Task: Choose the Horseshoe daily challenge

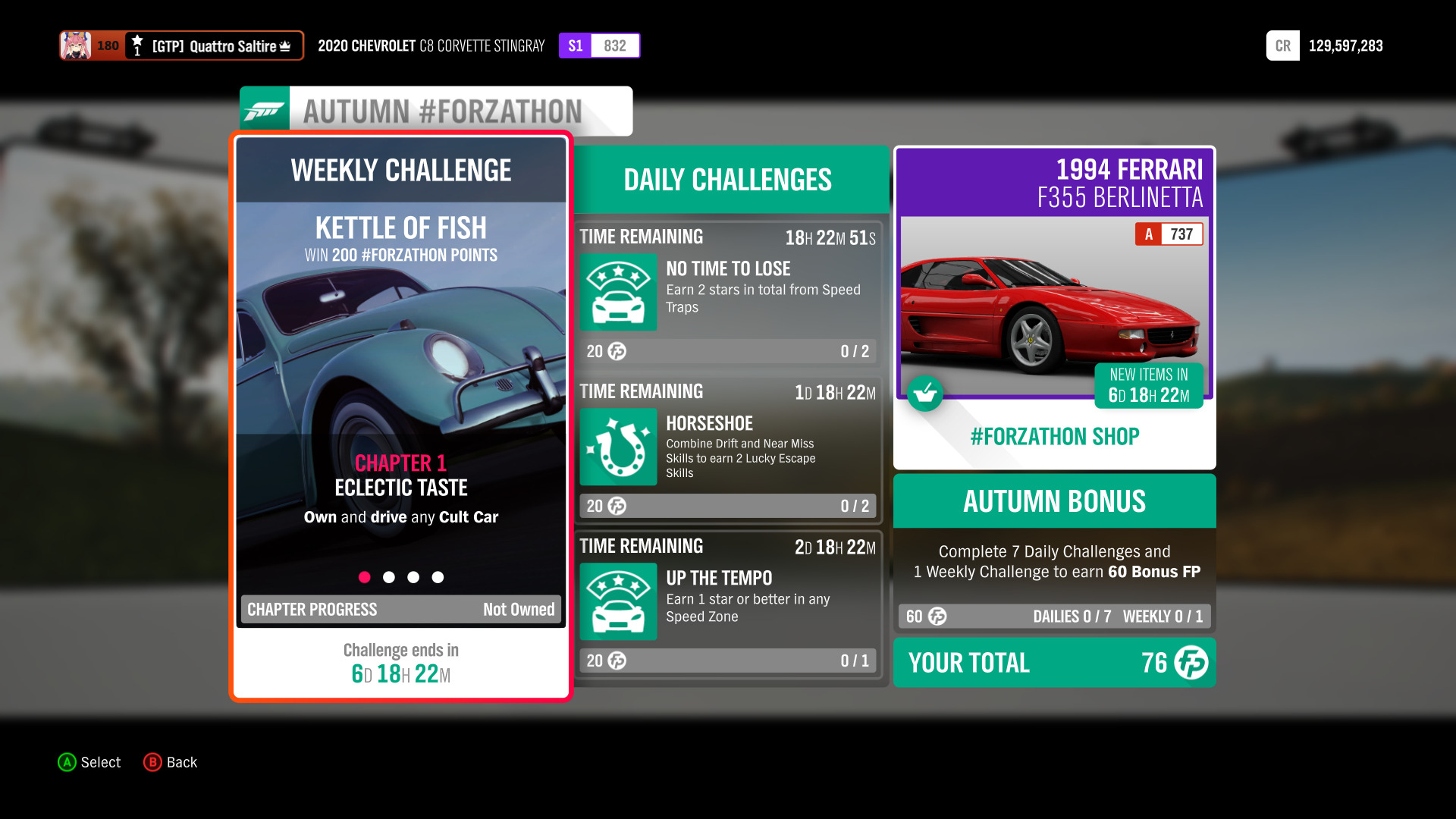Action: (728, 449)
